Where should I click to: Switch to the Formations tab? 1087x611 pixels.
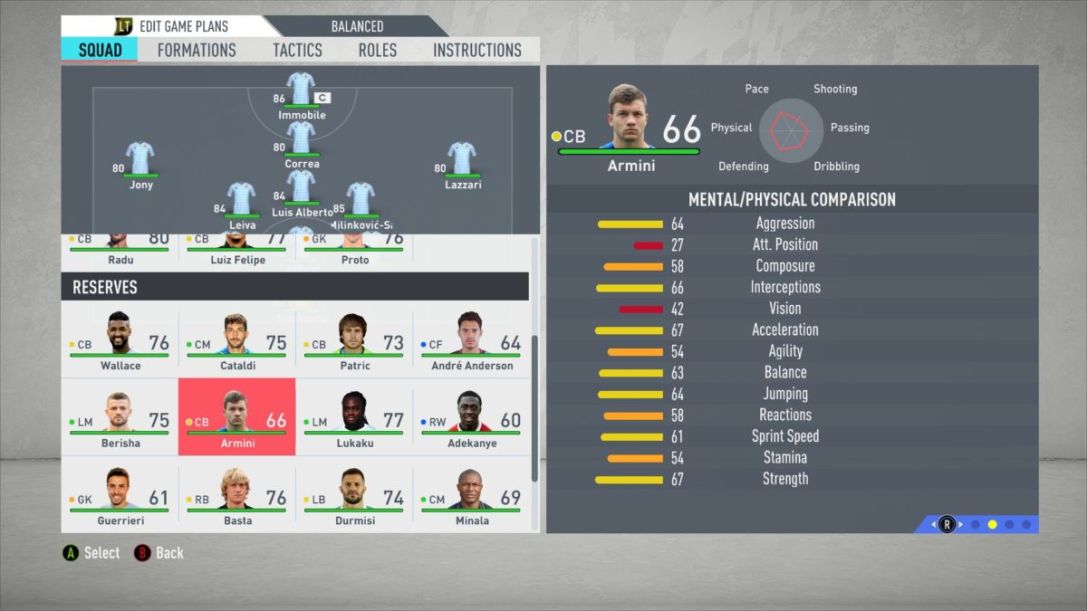pos(196,50)
